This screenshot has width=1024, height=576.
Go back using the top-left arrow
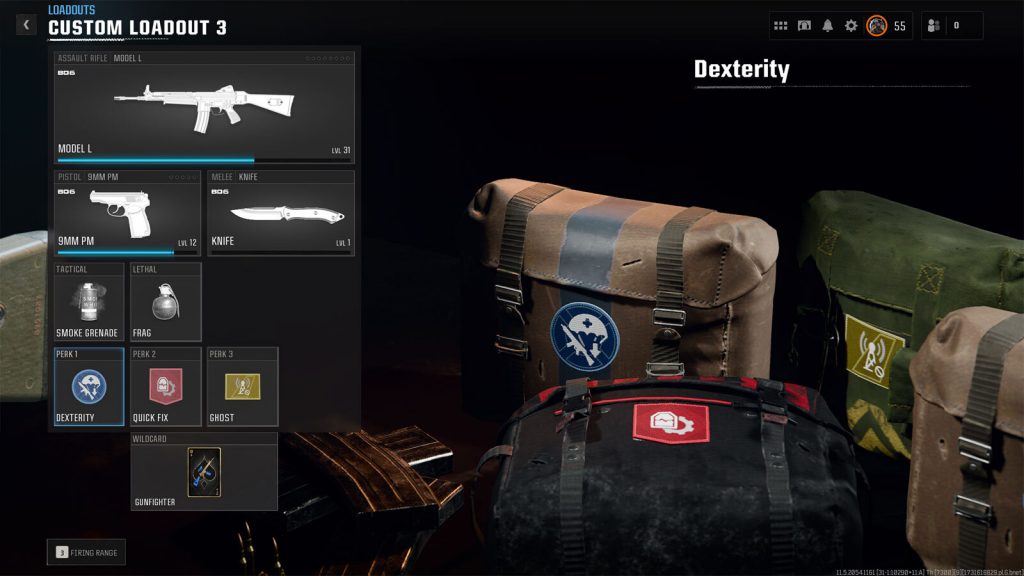26,25
